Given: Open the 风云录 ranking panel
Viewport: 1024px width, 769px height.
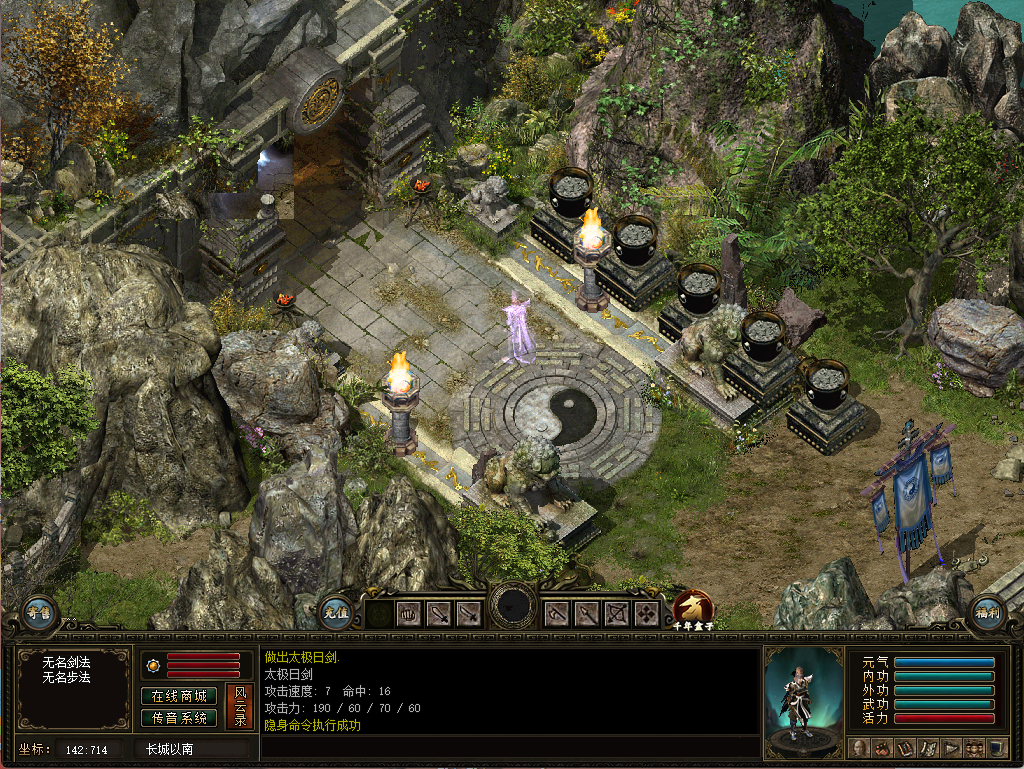Looking at the screenshot, I should click(239, 706).
